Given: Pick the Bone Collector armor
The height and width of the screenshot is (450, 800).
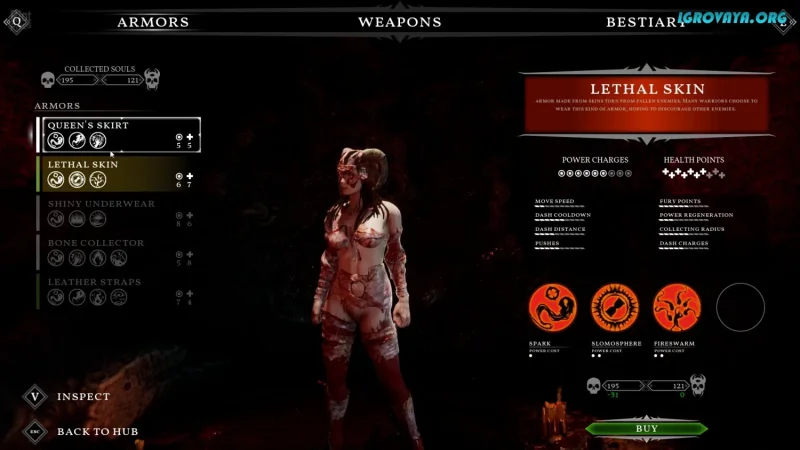Looking at the screenshot, I should click(119, 251).
